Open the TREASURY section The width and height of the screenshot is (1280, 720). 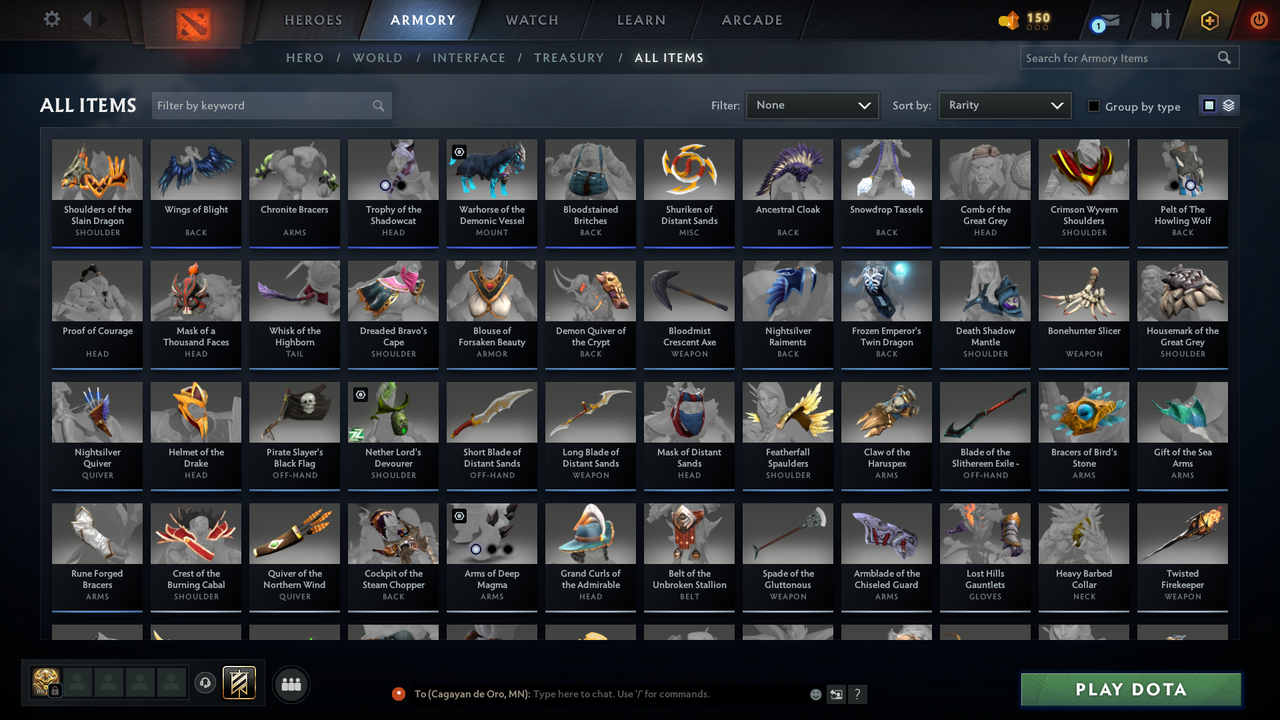[569, 57]
